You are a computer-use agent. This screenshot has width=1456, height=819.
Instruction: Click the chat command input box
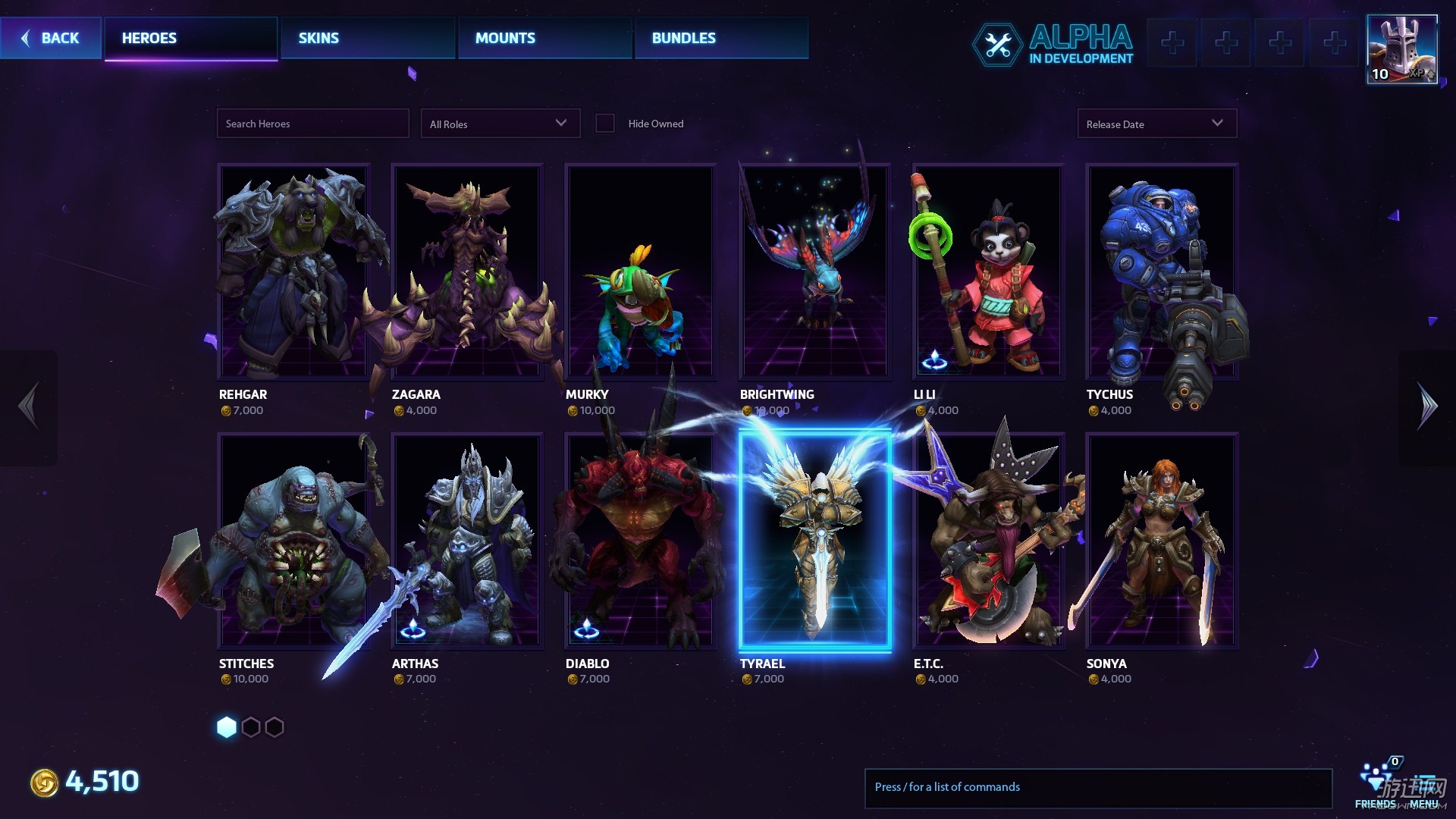tap(1097, 787)
